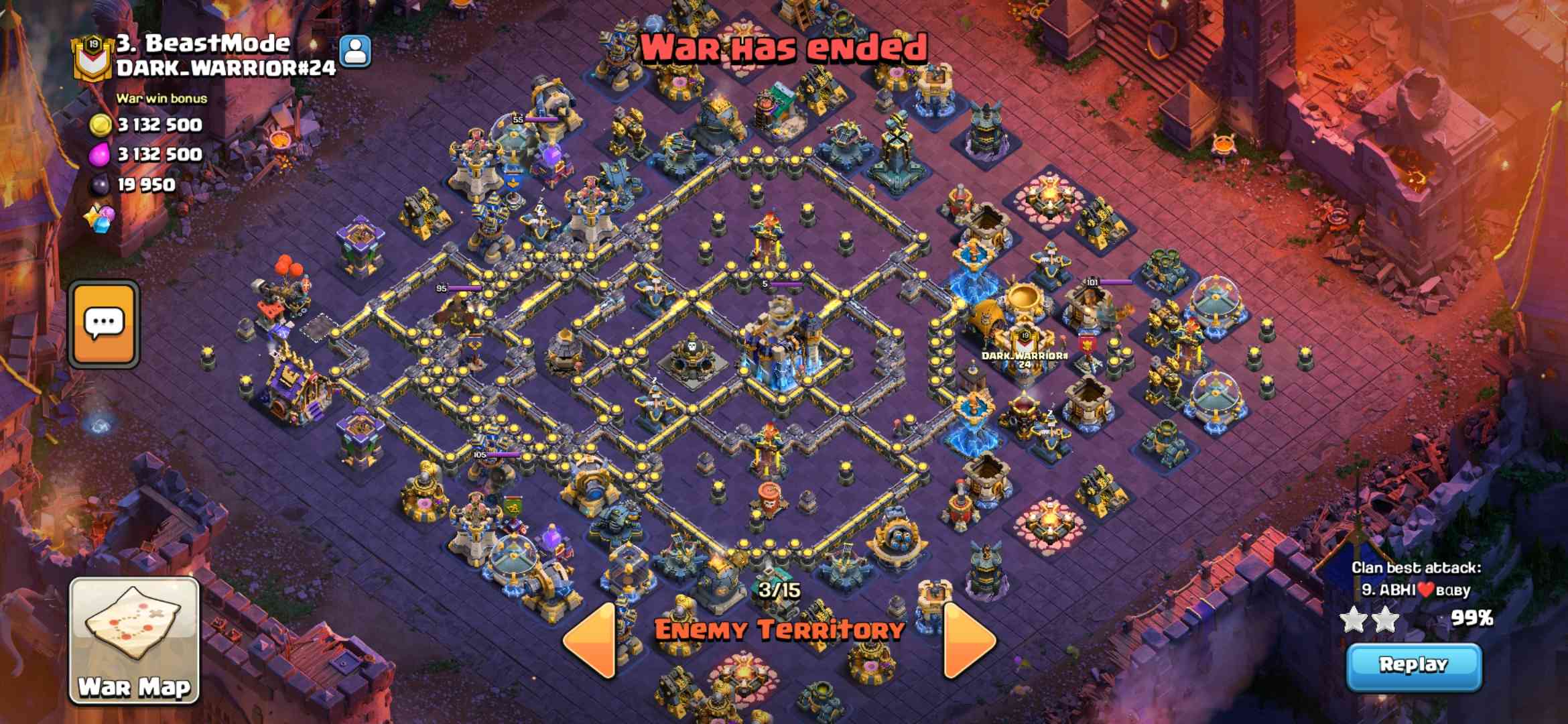Image resolution: width=1568 pixels, height=724 pixels.
Task: Go to the next enemy base
Action: [969, 639]
